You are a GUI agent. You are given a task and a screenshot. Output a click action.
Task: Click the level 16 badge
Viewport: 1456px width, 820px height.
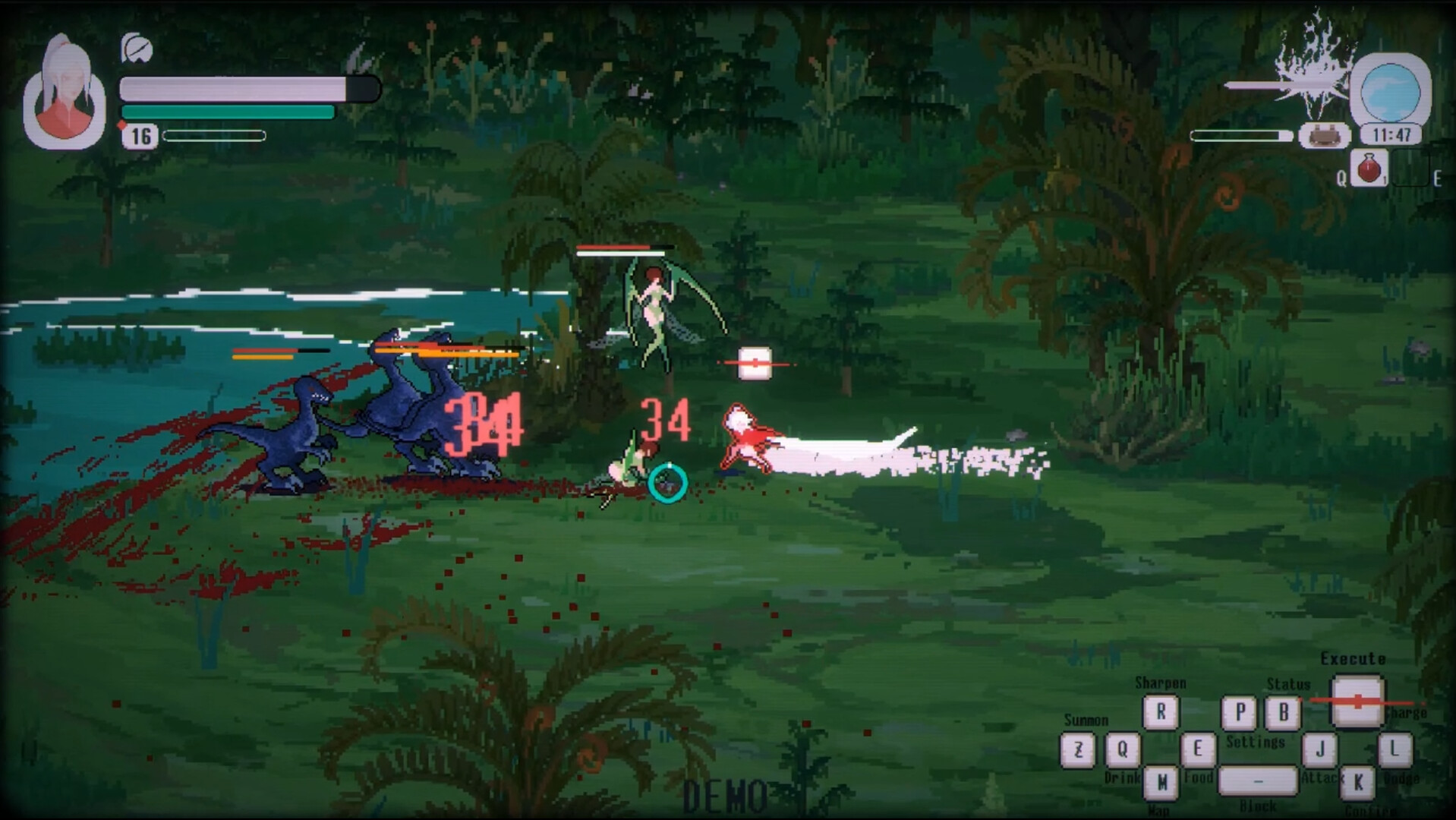point(140,136)
